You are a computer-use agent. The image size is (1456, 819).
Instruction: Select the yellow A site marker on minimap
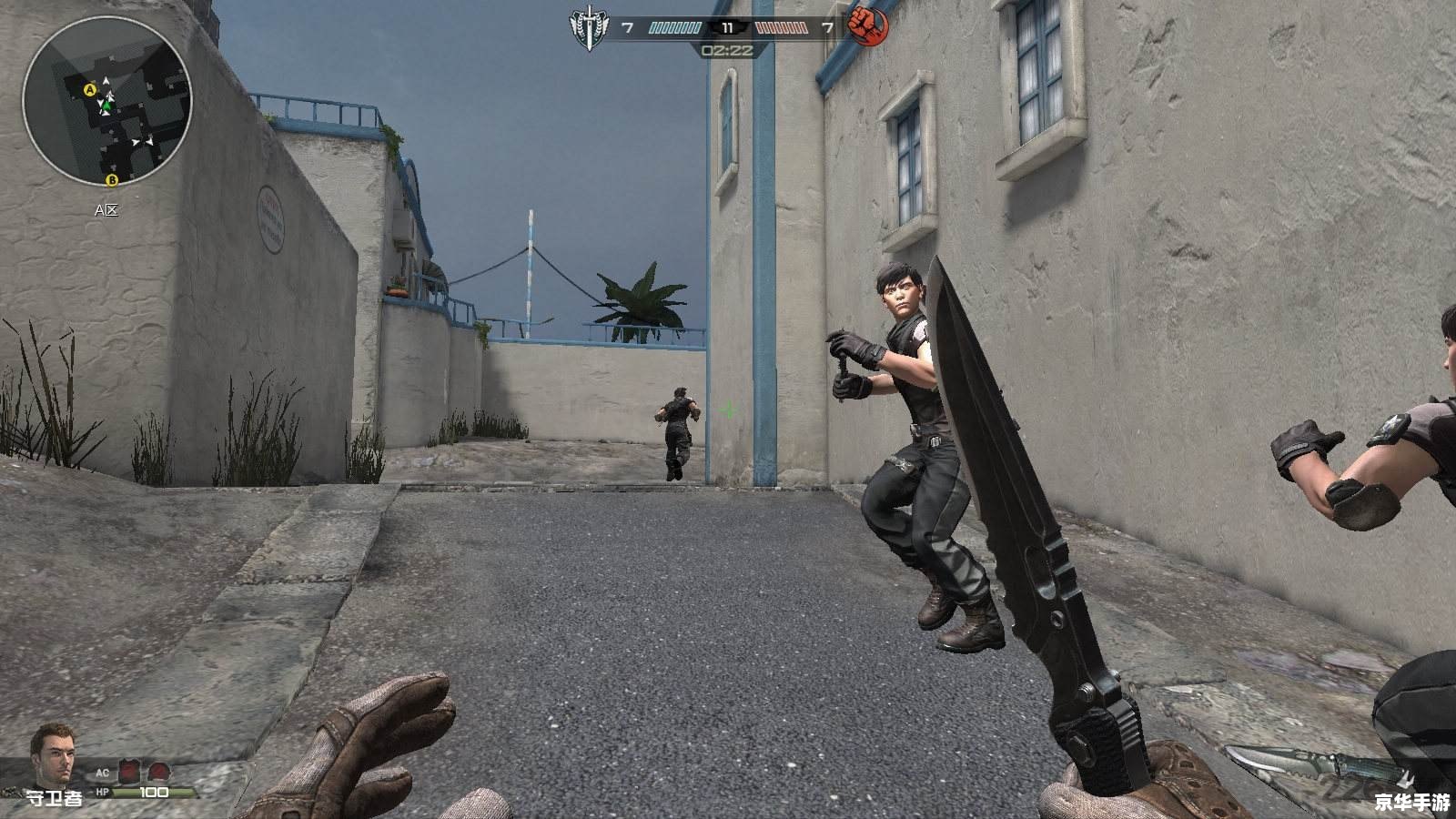pyautogui.click(x=89, y=90)
